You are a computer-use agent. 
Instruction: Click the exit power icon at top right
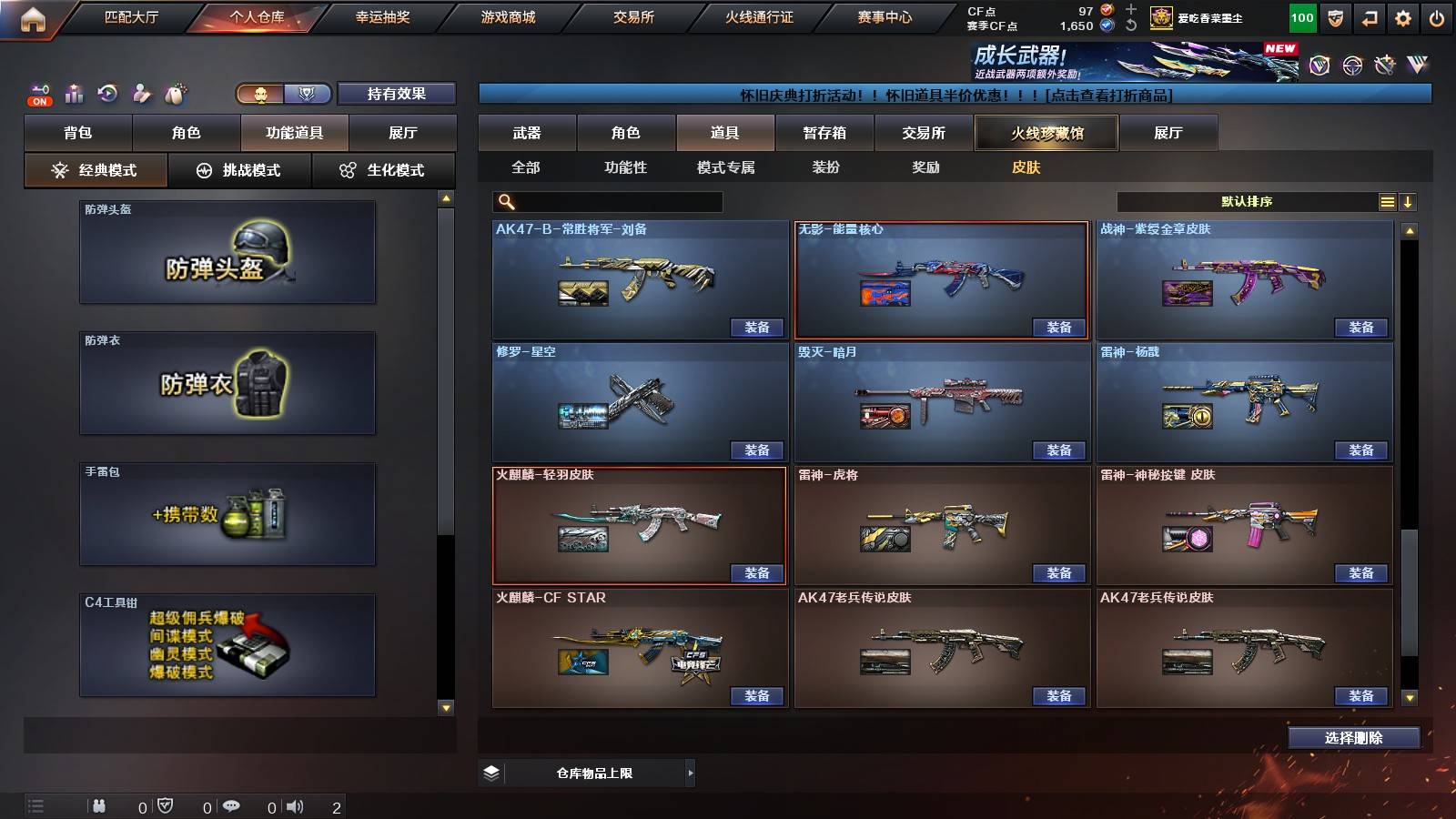click(x=1438, y=16)
